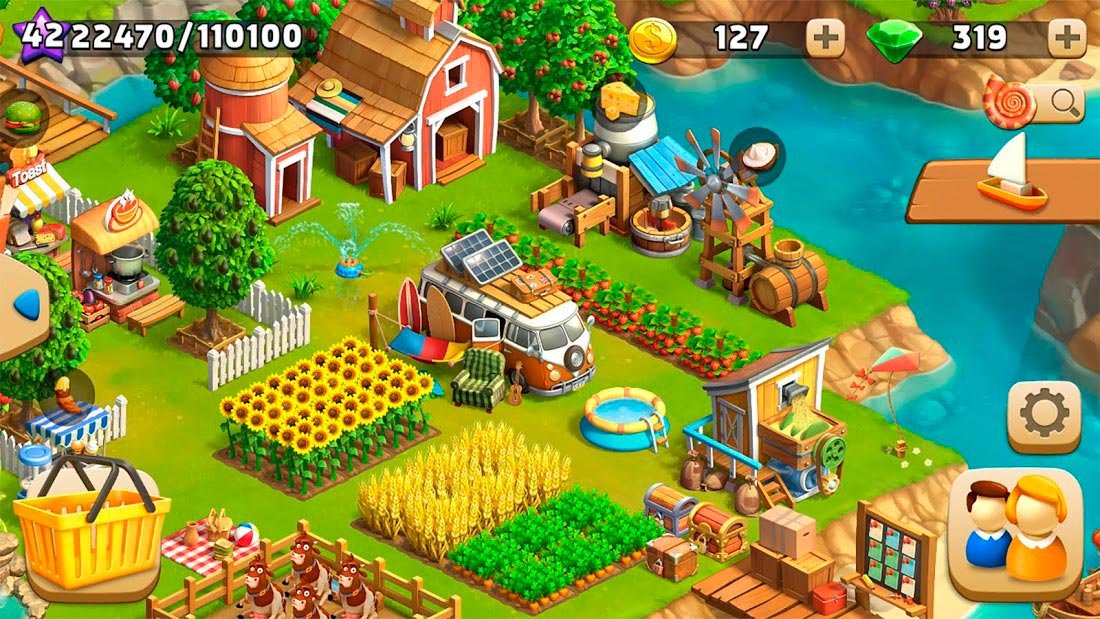The width and height of the screenshot is (1100, 619).
Task: Collect the flour sack bubble above windmill
Action: 757,157
